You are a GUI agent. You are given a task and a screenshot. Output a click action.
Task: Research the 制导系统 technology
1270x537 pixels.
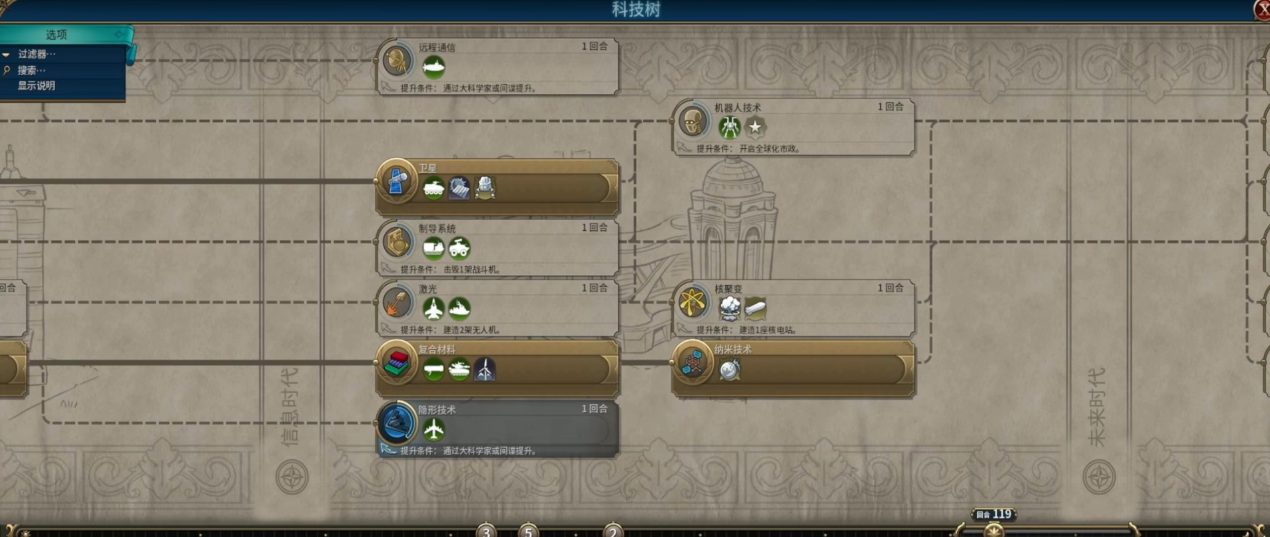click(x=497, y=247)
